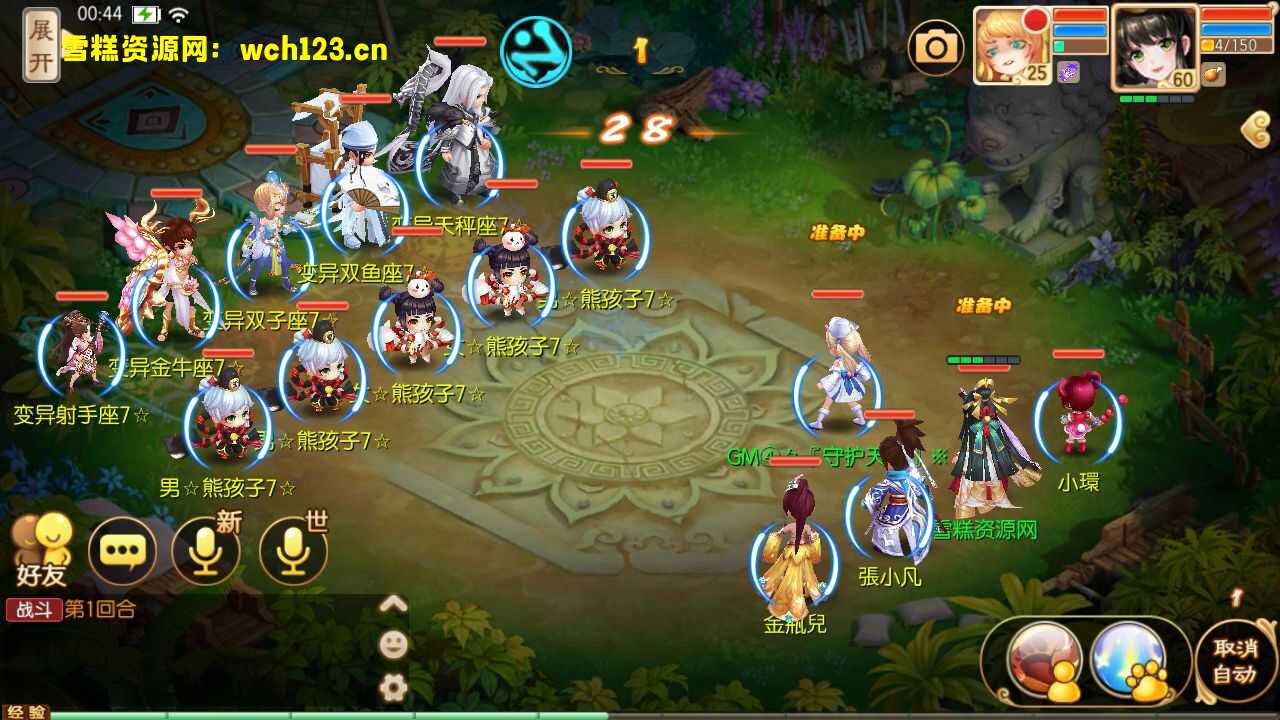The height and width of the screenshot is (720, 1280).
Task: Select the blue spell icon at top center
Action: pos(537,49)
